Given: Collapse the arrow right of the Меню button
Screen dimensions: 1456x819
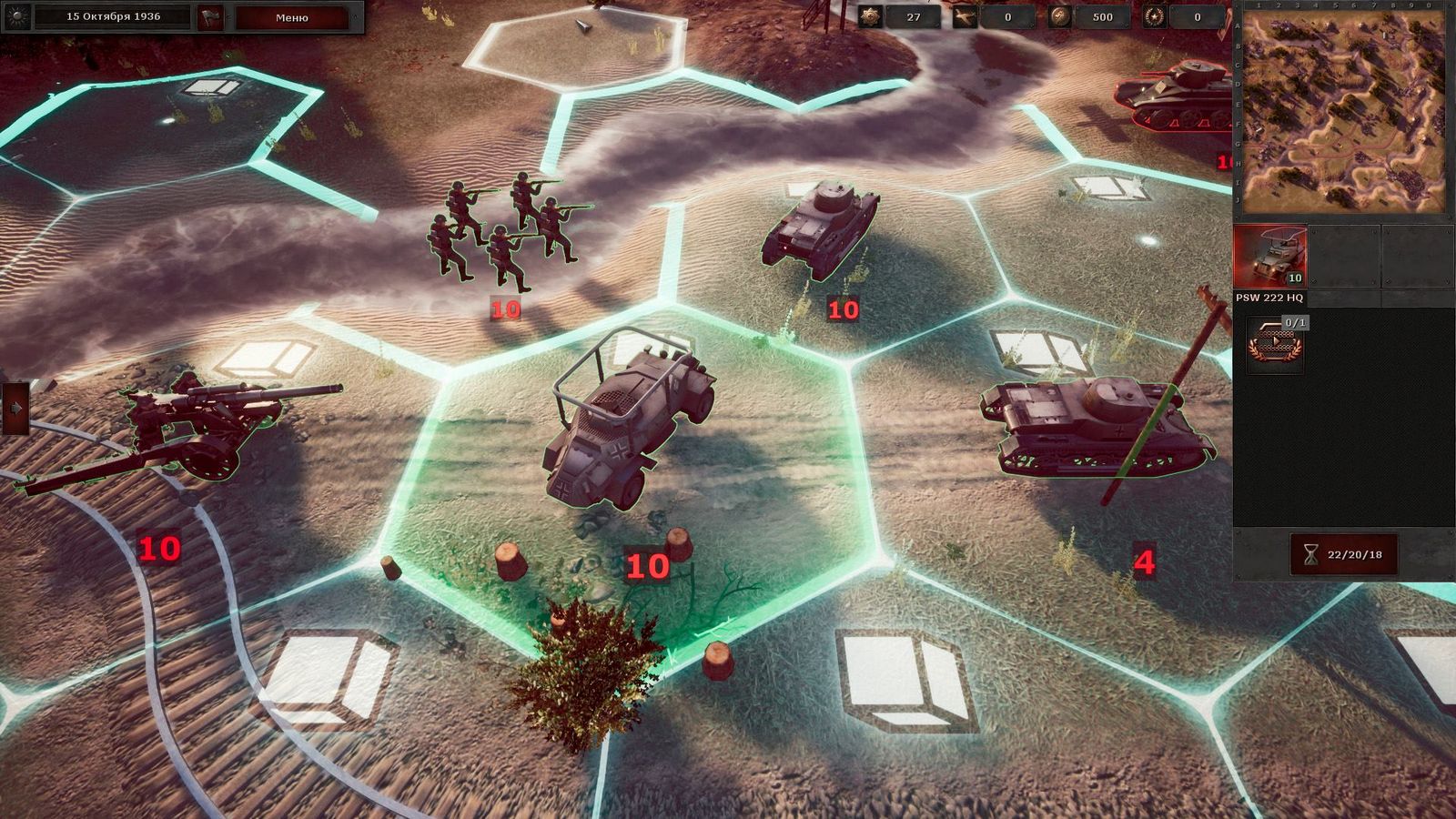Looking at the screenshot, I should [355, 16].
